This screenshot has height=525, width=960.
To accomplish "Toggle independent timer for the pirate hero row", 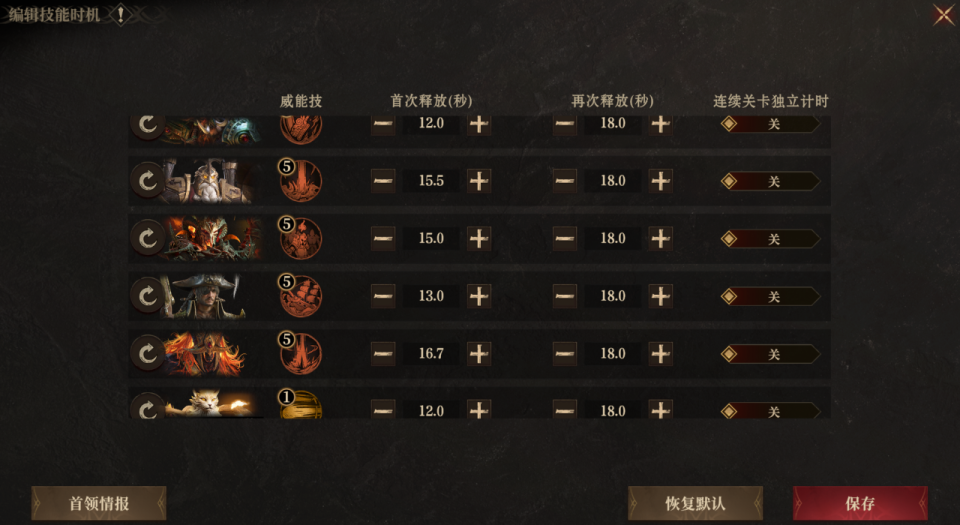I will click(x=771, y=296).
